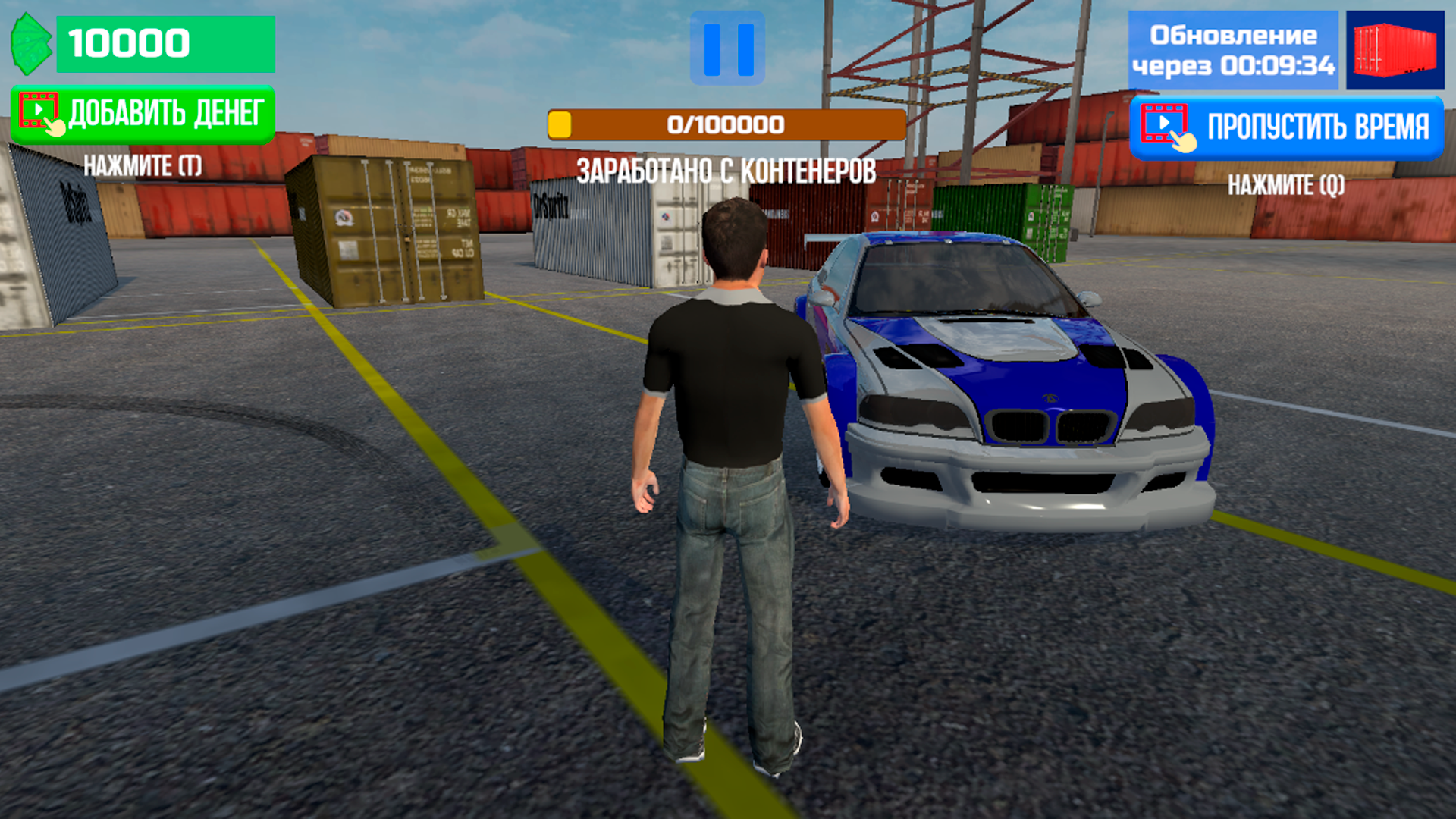Click the green money stack icon

(x=30, y=43)
